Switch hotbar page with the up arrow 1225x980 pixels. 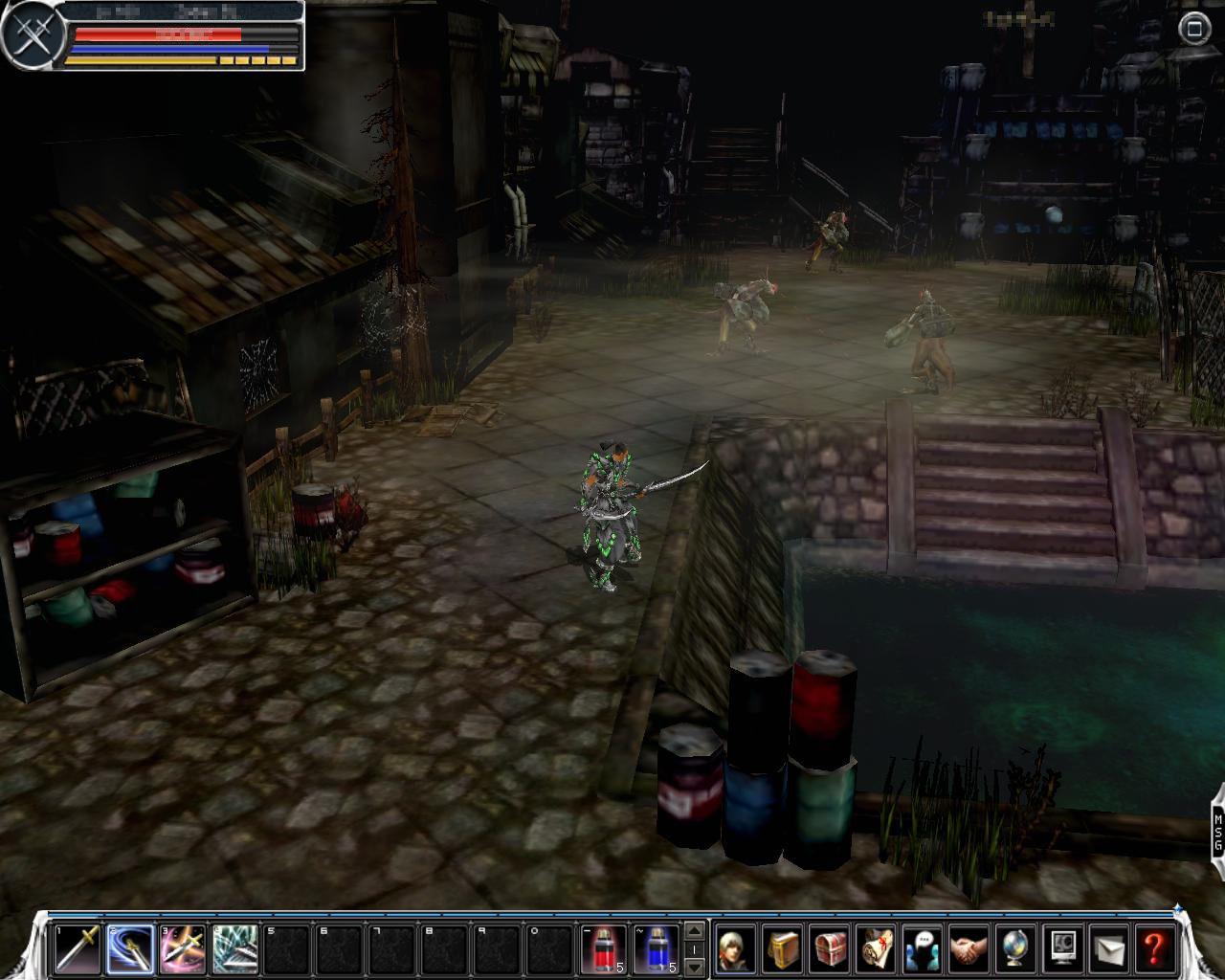pyautogui.click(x=696, y=931)
